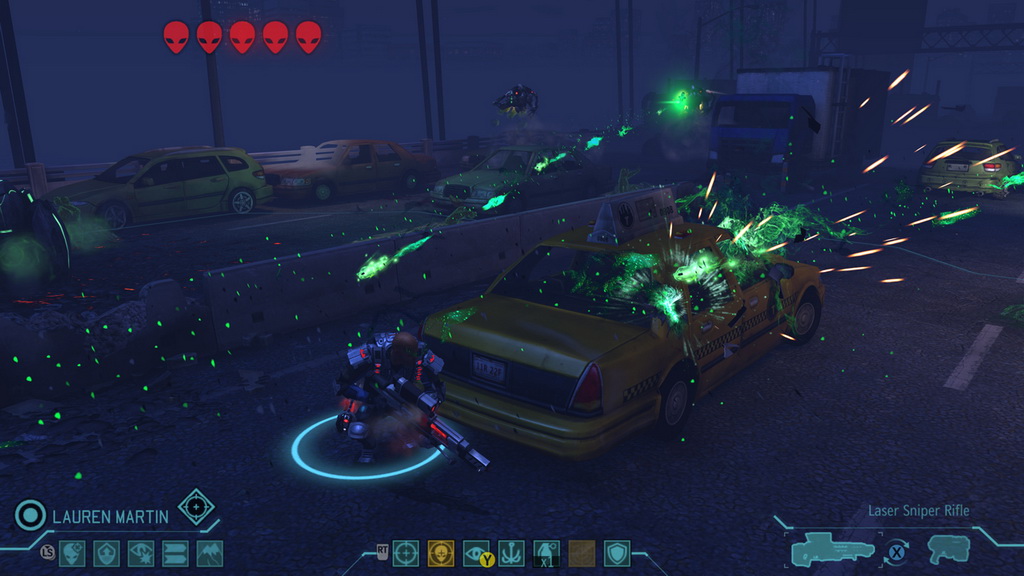This screenshot has width=1024, height=576.
Task: Activate the Overwatch eye ability
Action: tap(477, 553)
